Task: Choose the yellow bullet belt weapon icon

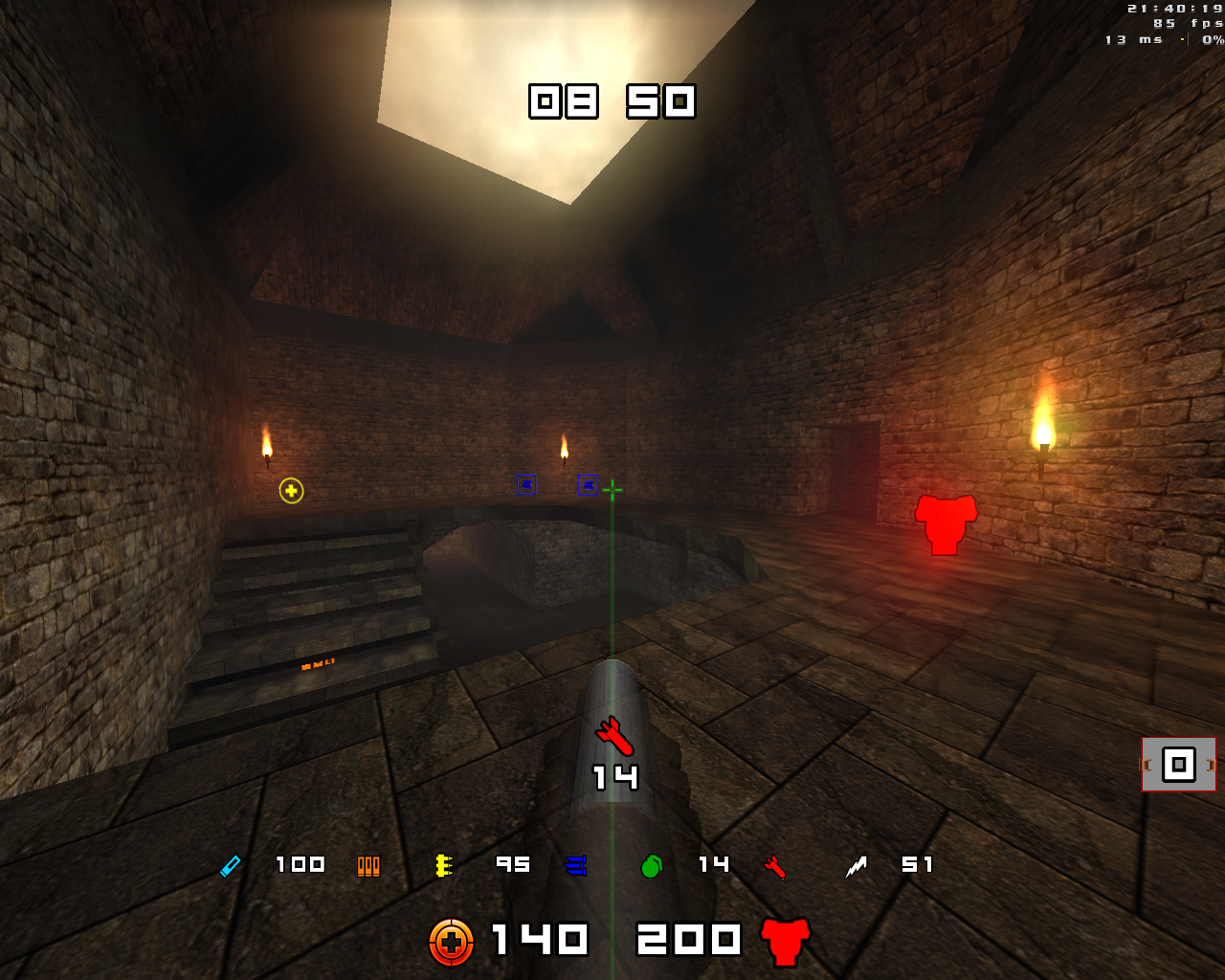Action: (443, 866)
